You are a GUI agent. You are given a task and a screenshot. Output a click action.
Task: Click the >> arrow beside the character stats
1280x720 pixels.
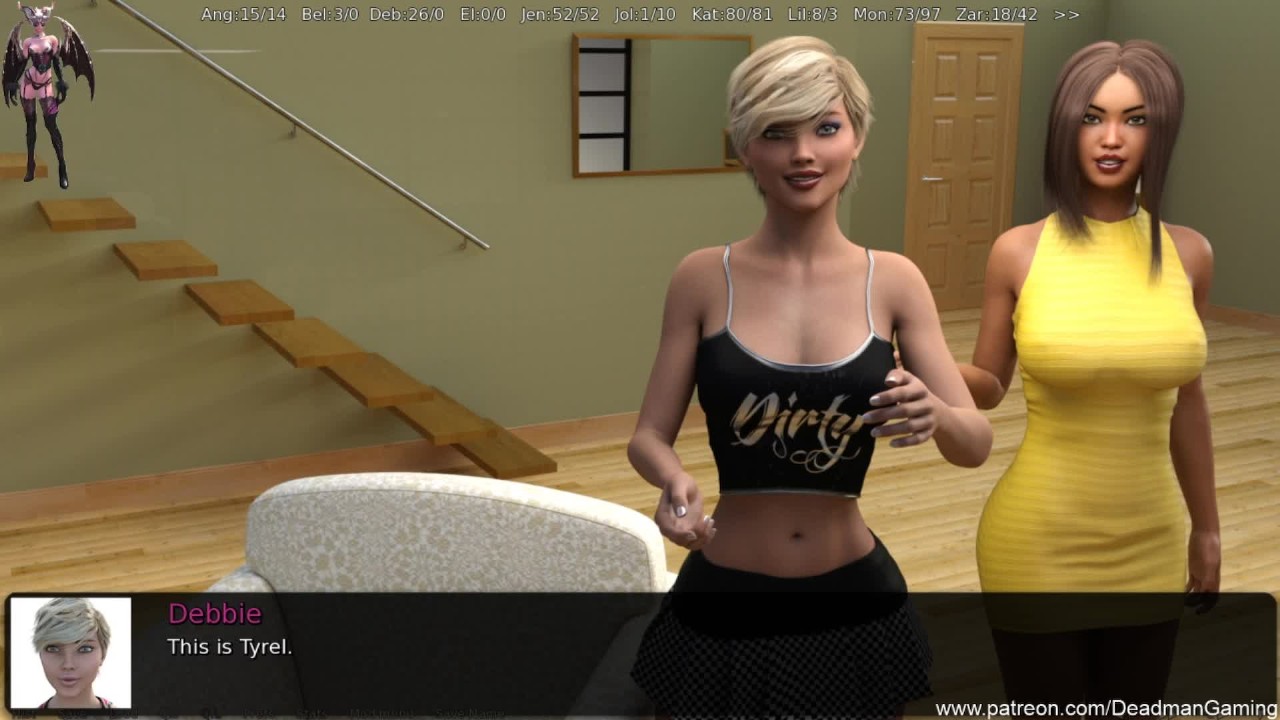tap(1066, 15)
